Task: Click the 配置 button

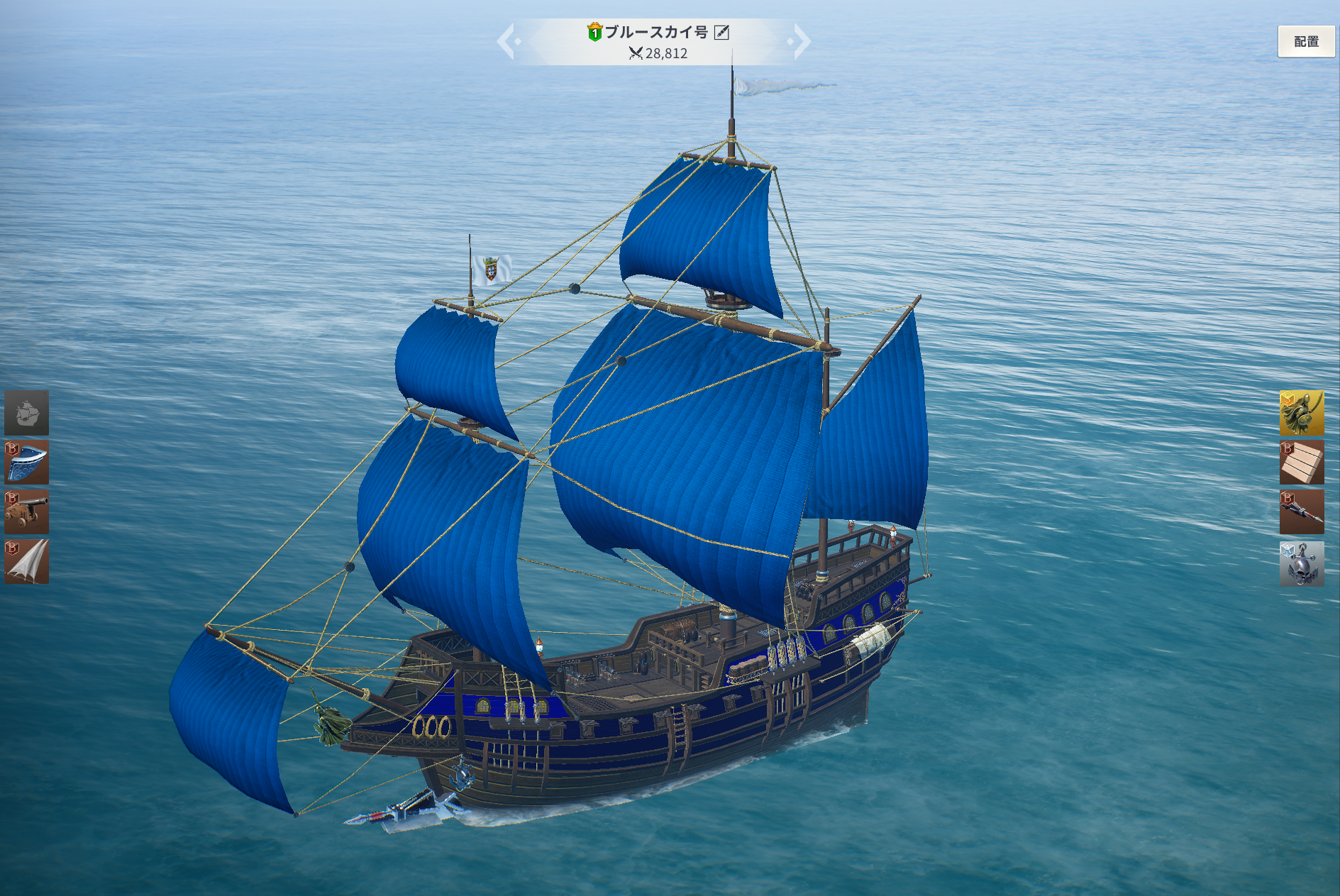Action: click(x=1305, y=42)
